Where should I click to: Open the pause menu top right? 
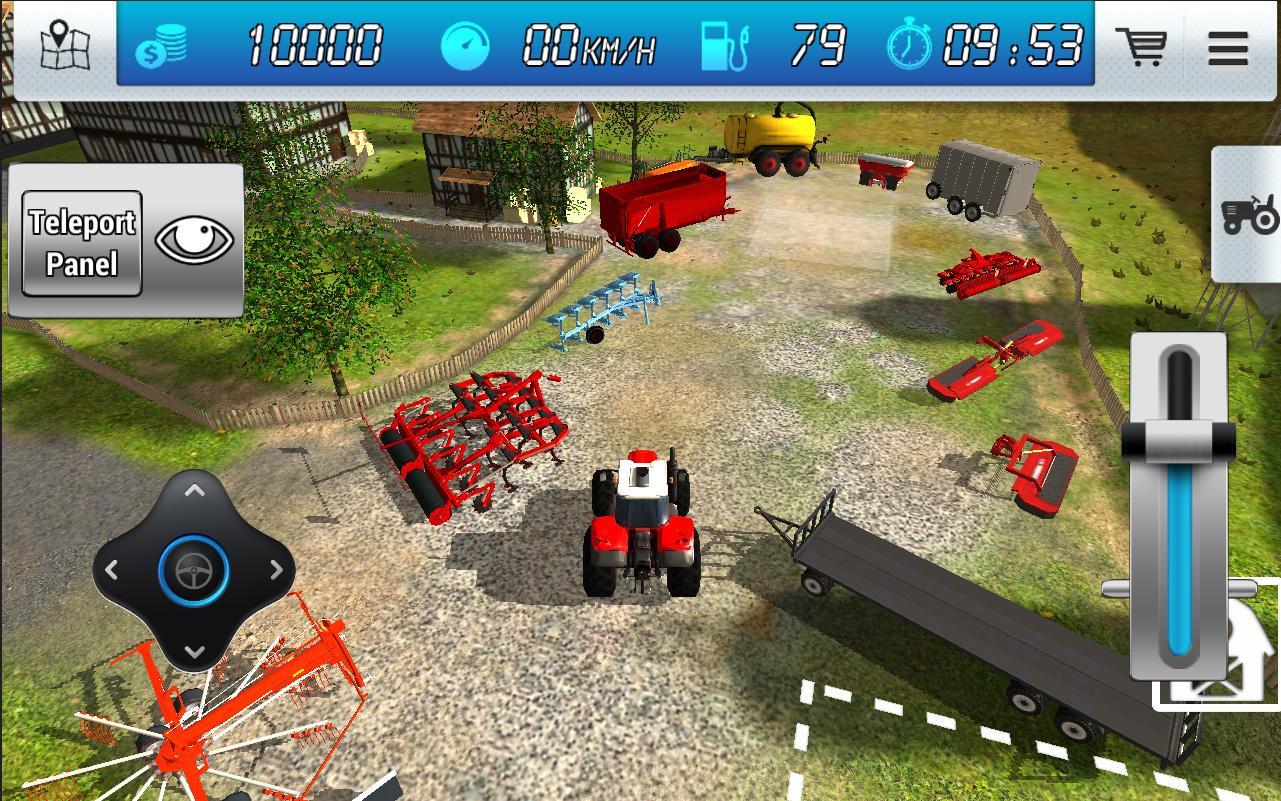(1227, 48)
